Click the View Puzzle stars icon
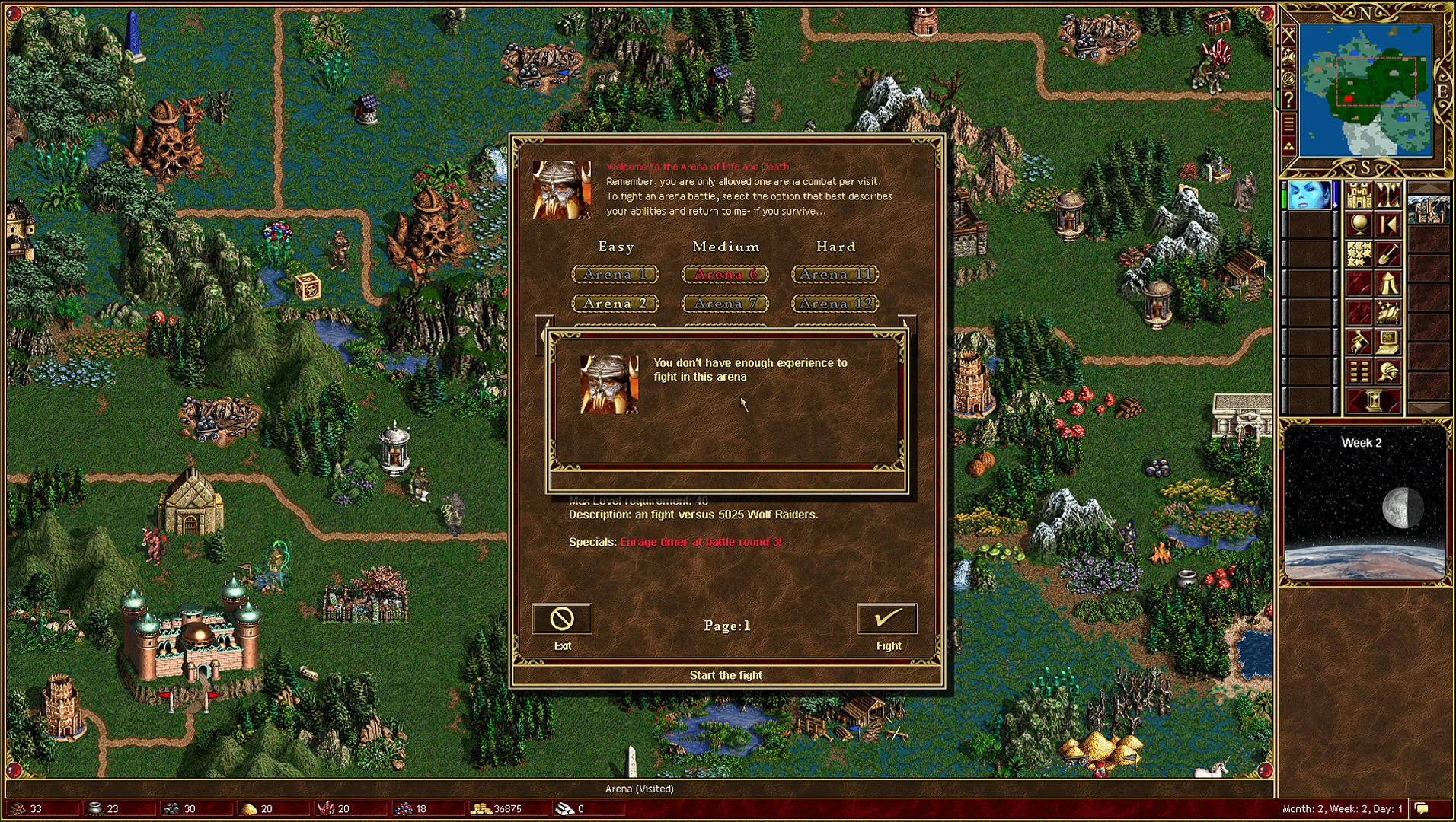The height and width of the screenshot is (822, 1456). tap(1359, 253)
